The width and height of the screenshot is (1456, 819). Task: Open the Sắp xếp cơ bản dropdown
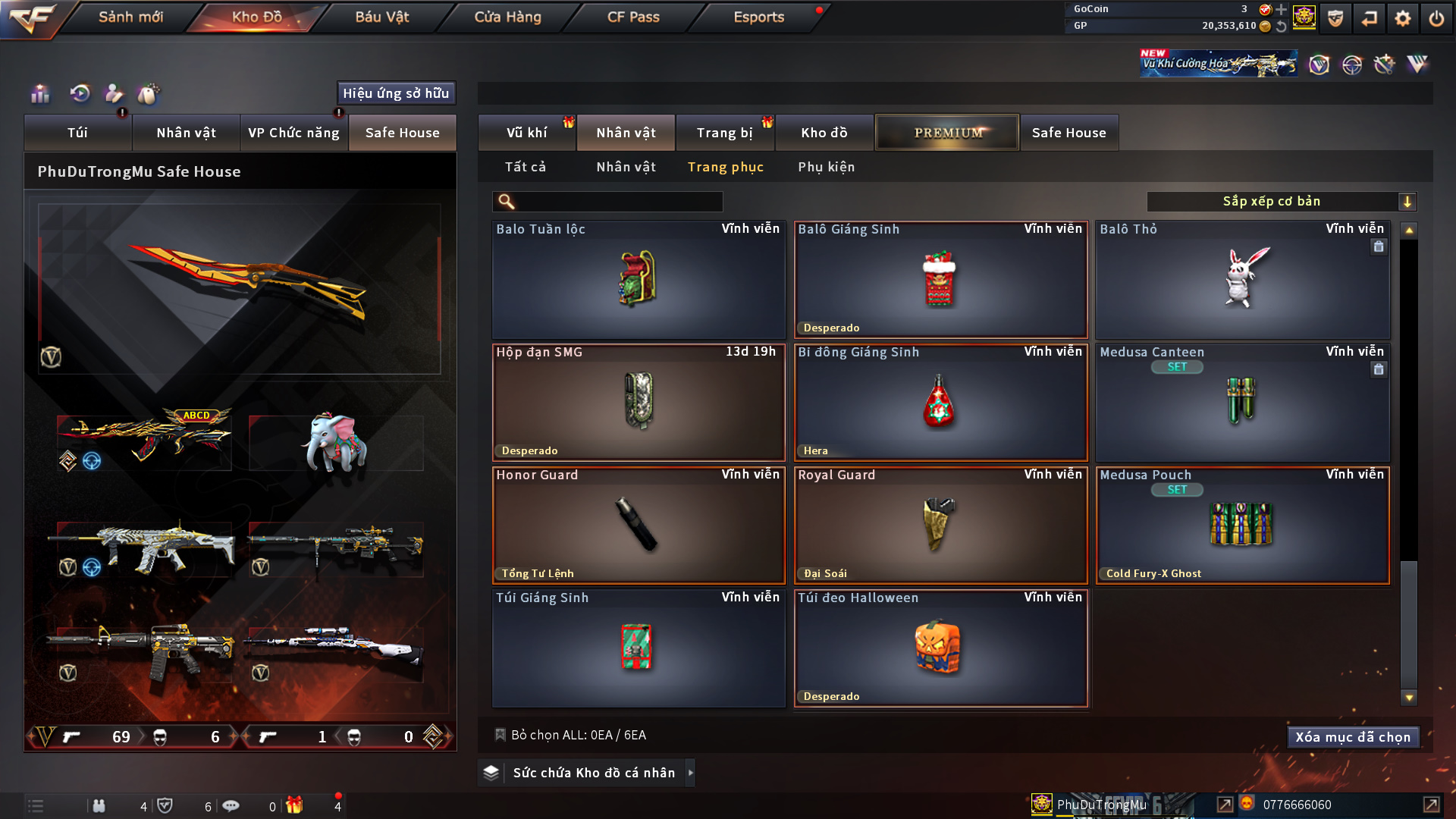(x=1281, y=202)
